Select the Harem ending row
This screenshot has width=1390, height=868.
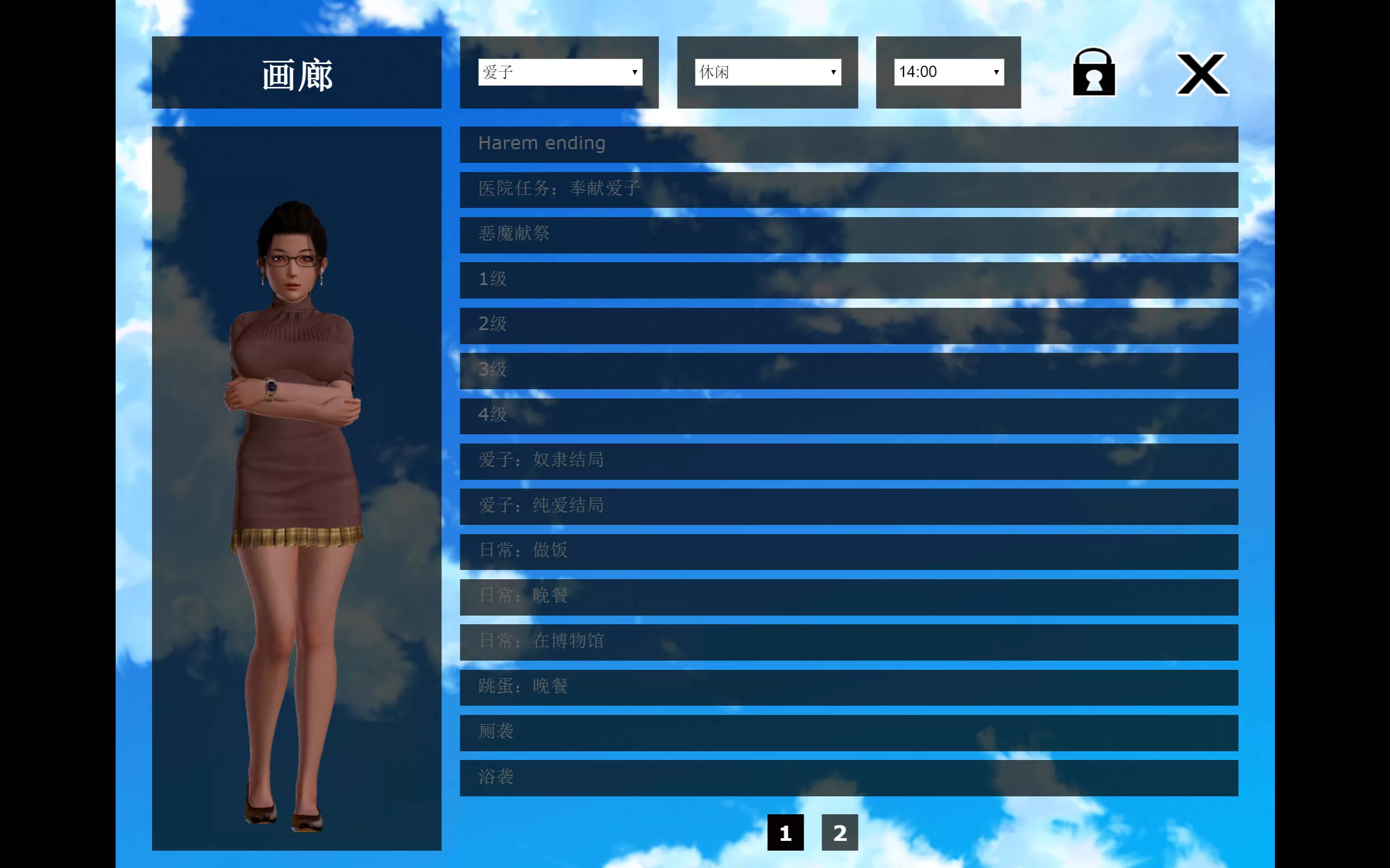pos(849,144)
